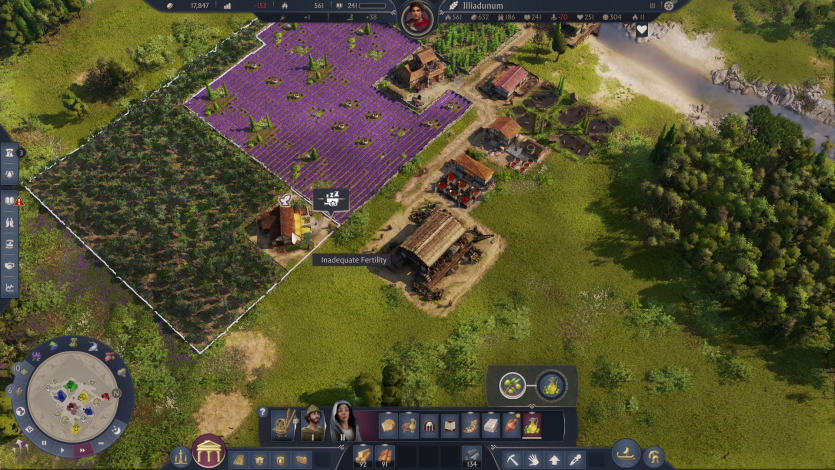Viewport: 835px width, 470px height.
Task: Select the round olives production option
Action: 512,385
